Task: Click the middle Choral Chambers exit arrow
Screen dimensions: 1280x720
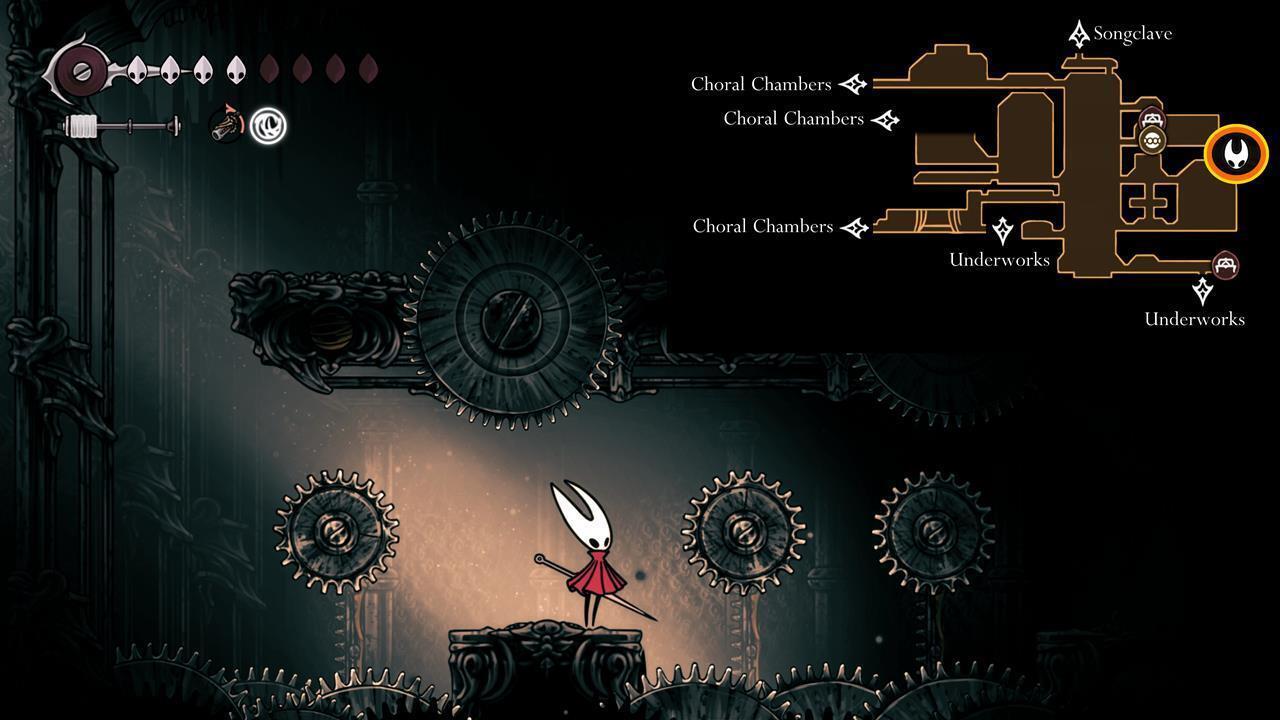Action: point(886,118)
